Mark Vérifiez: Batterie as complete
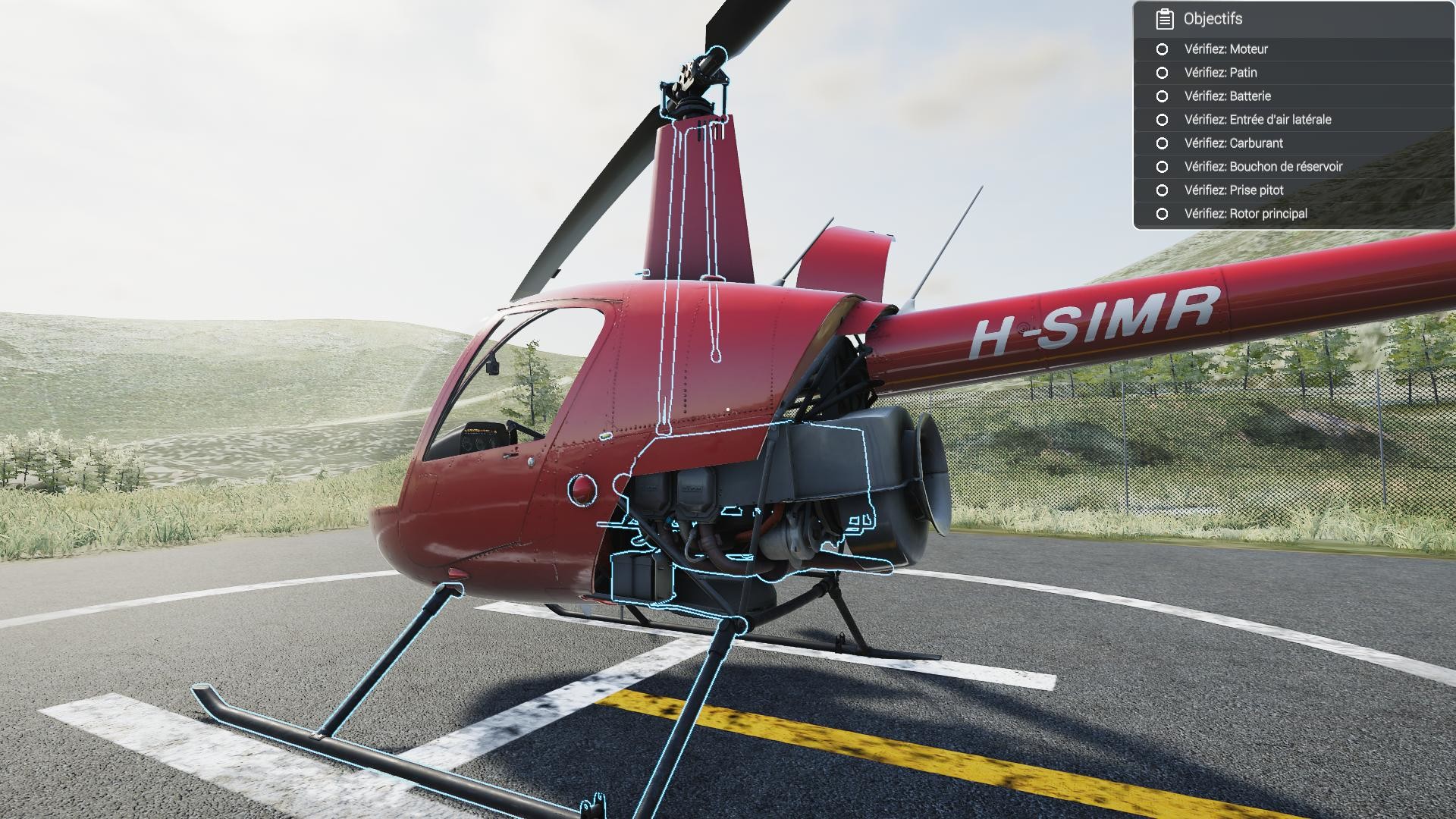1456x819 pixels. [x=1163, y=96]
